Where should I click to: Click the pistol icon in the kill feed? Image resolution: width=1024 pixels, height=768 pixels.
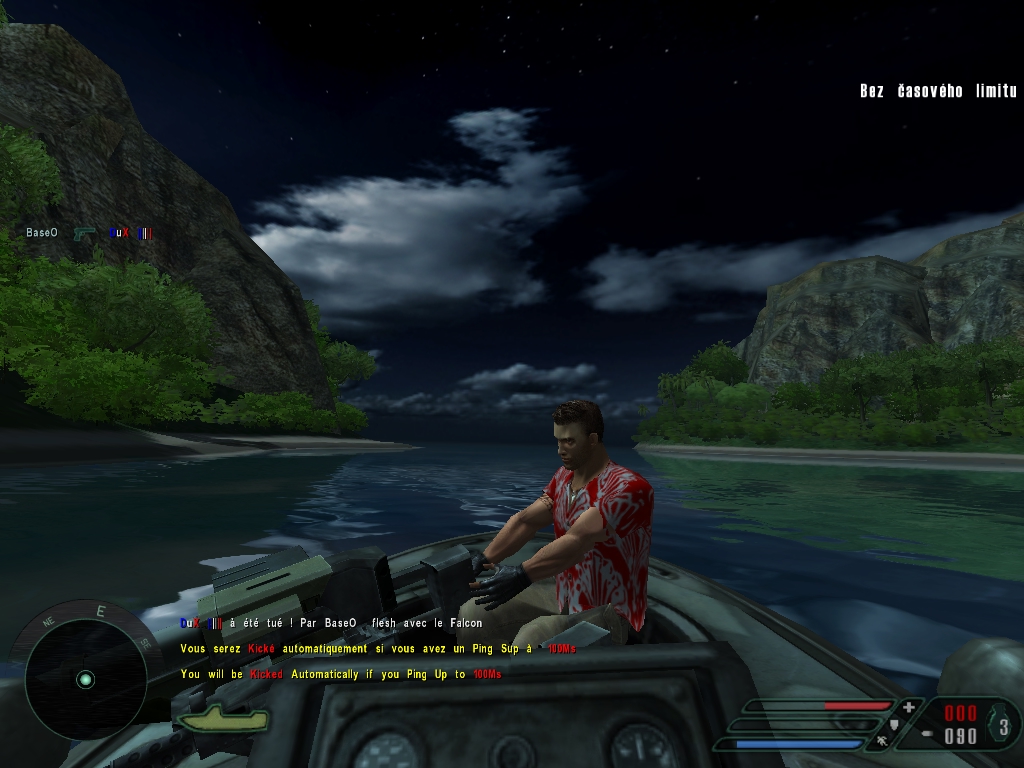(83, 233)
